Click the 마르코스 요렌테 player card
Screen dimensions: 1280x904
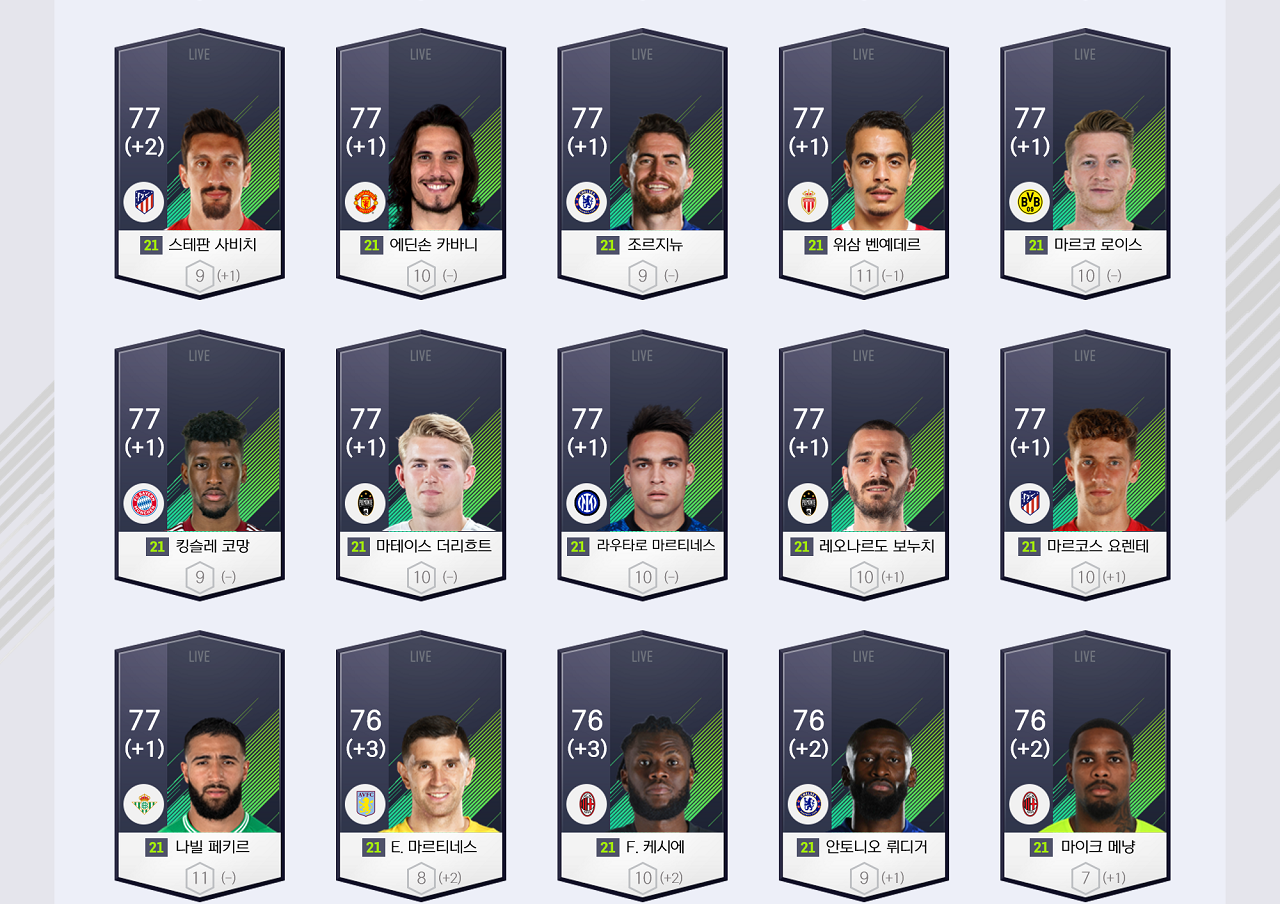tap(1085, 466)
